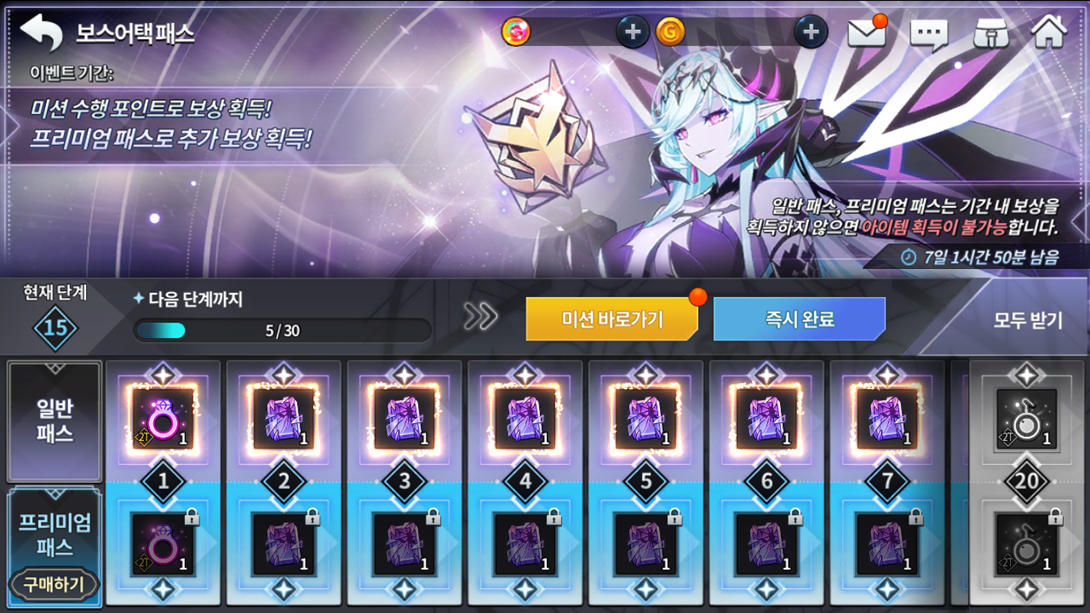
Task: Return to the home screen
Action: coord(1049,32)
